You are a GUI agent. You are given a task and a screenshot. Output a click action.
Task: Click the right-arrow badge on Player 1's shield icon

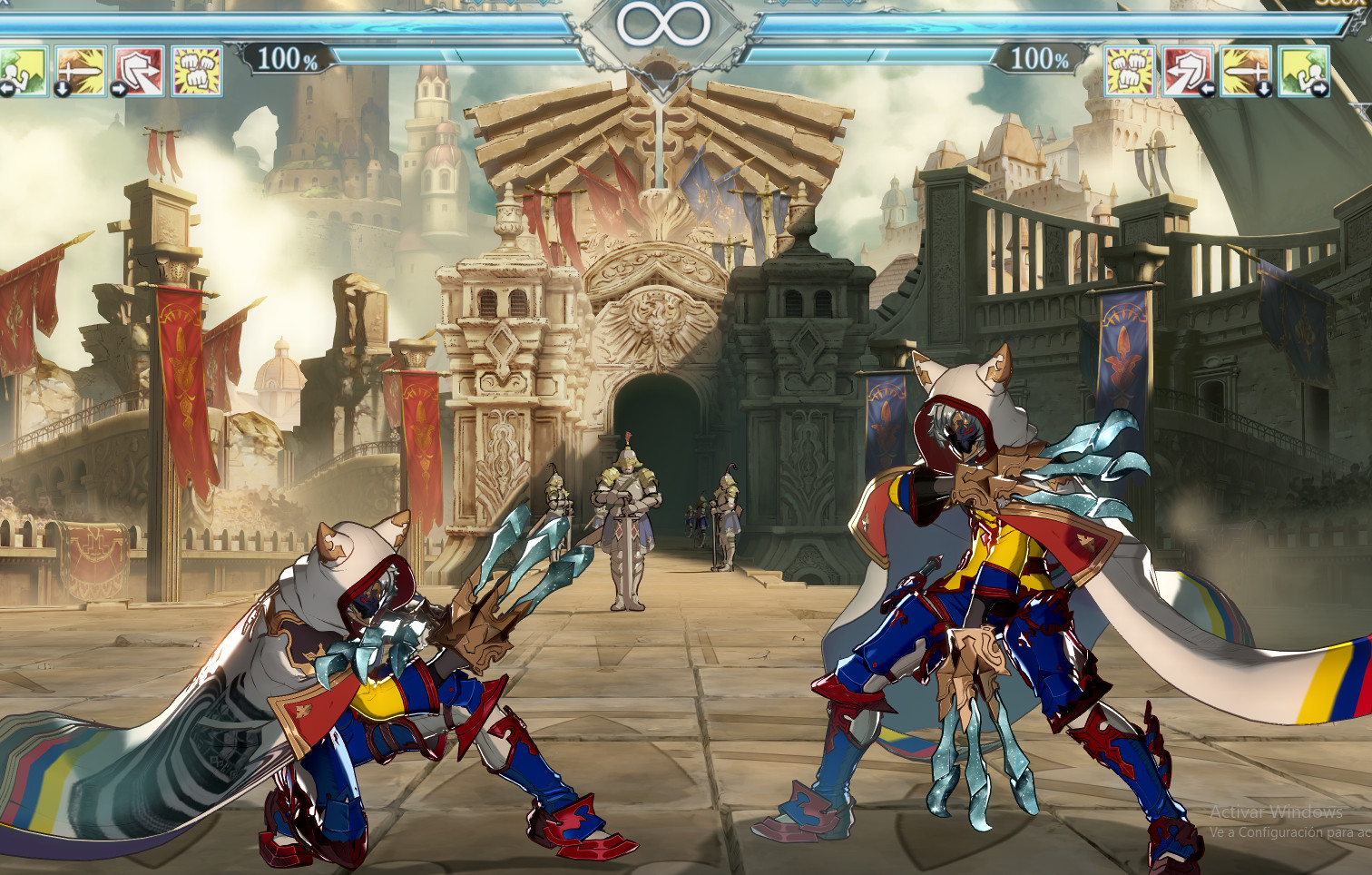coord(118,88)
